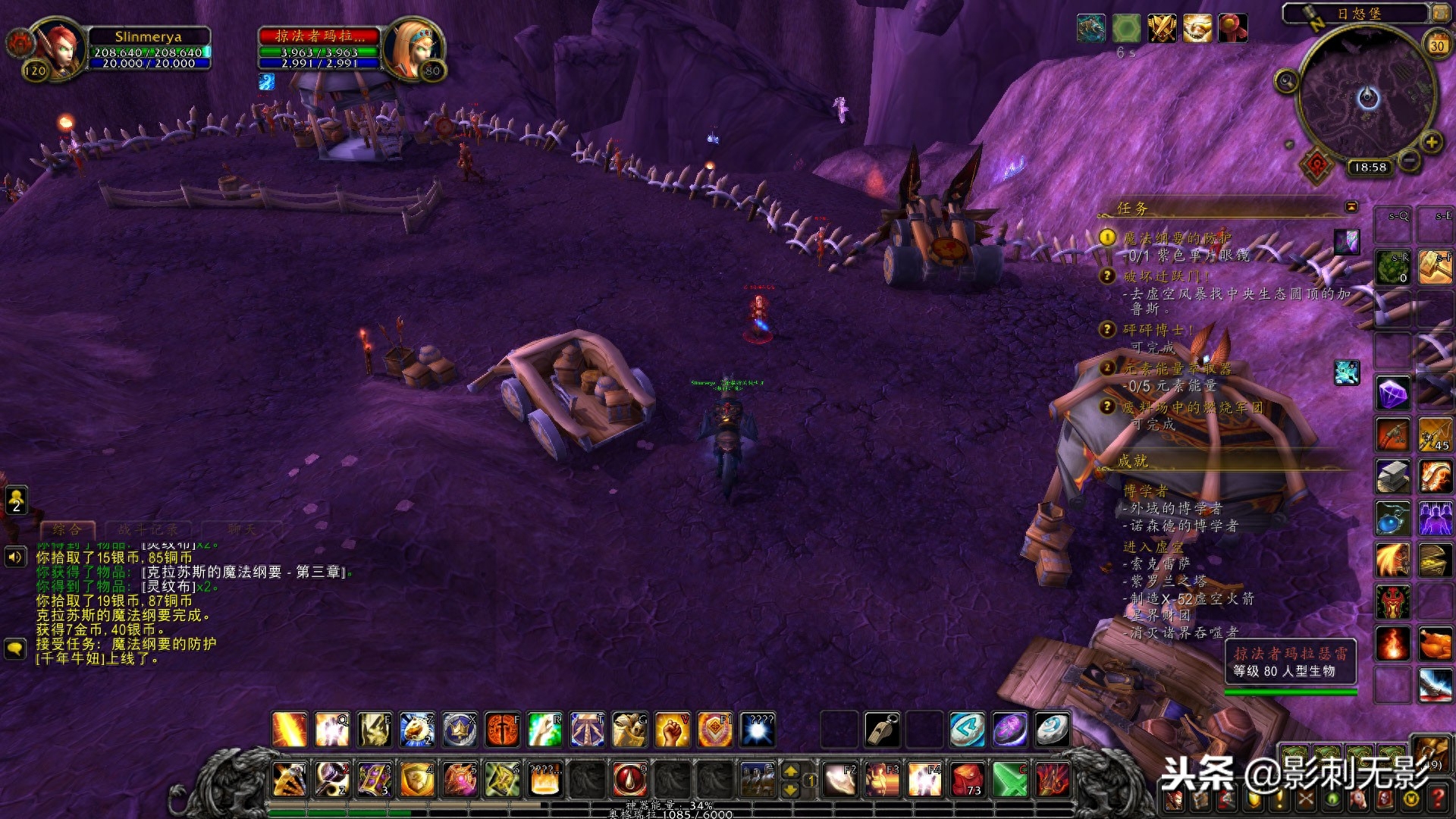
Task: Activate the blue crown ability on X
Action: pos(460,730)
